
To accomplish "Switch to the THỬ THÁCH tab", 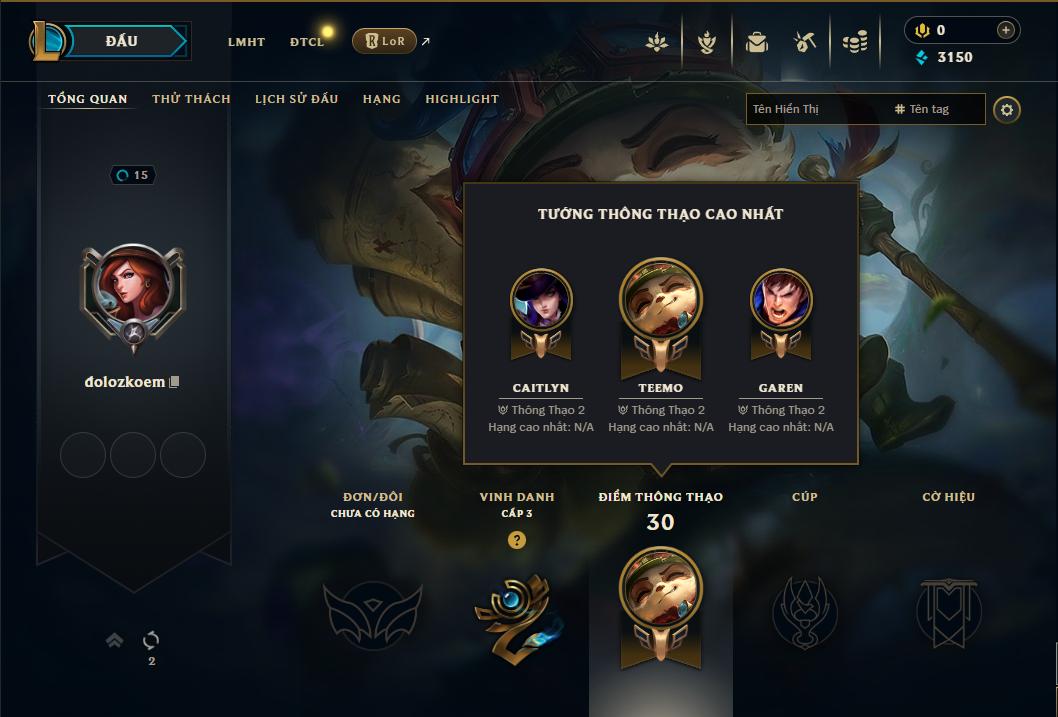I will [191, 99].
